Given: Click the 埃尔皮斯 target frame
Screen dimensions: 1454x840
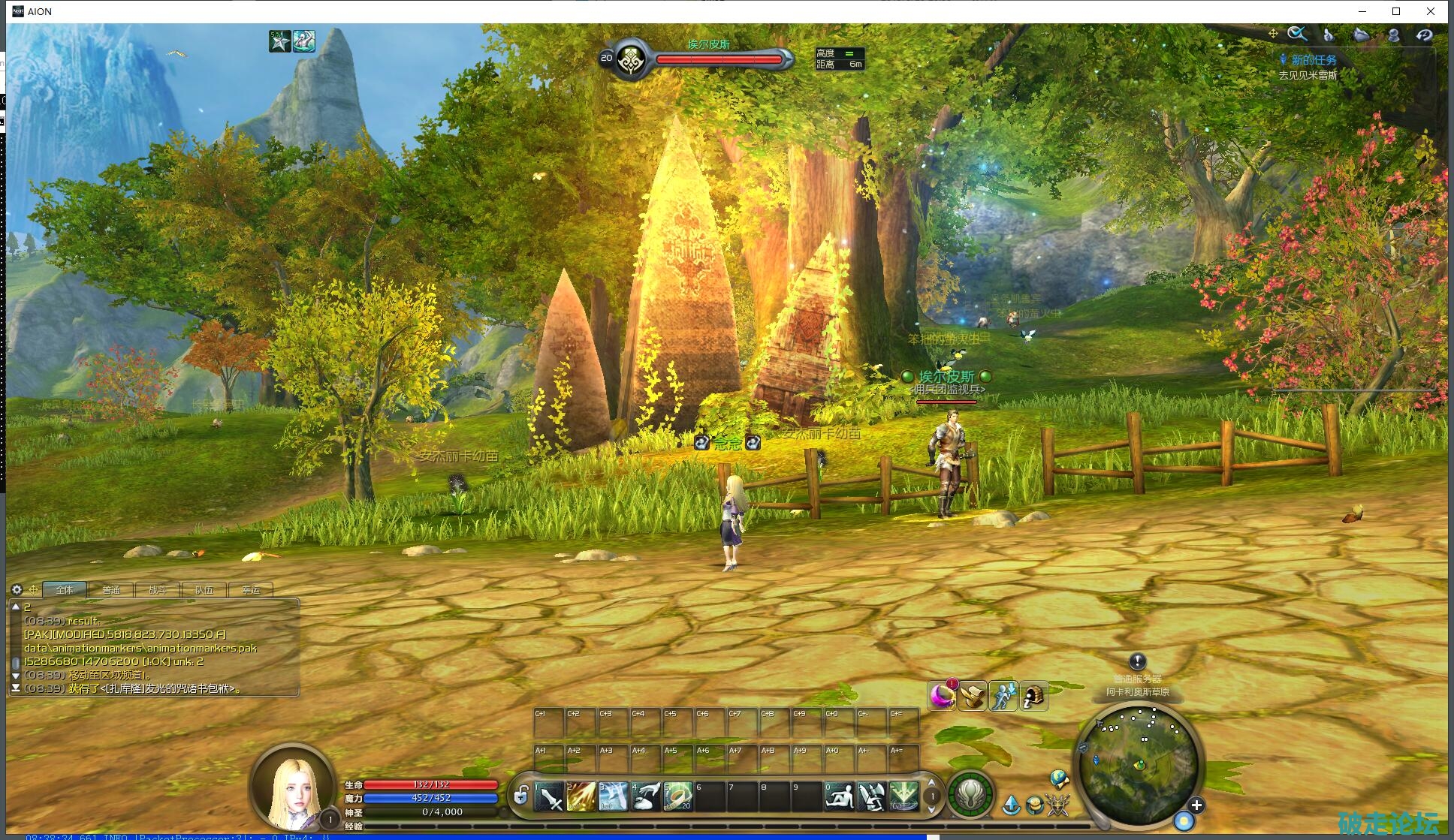Looking at the screenshot, I should (708, 57).
